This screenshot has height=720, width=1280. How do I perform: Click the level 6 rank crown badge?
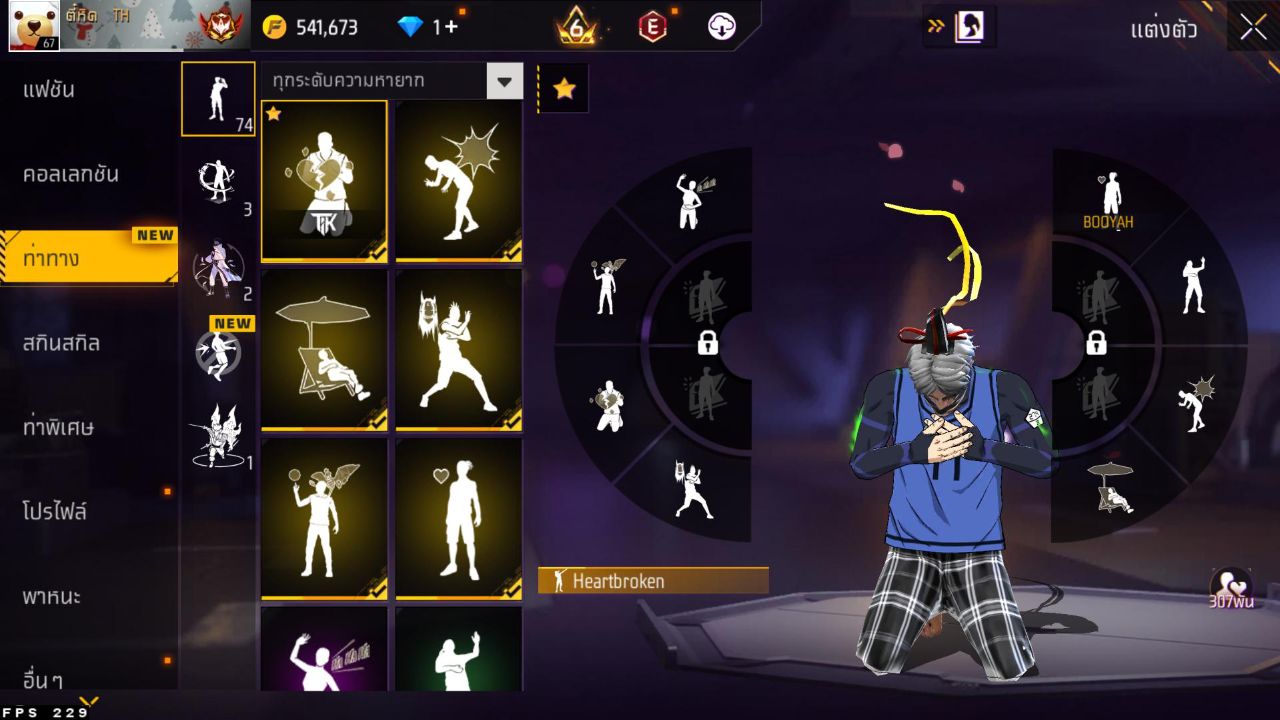(577, 27)
